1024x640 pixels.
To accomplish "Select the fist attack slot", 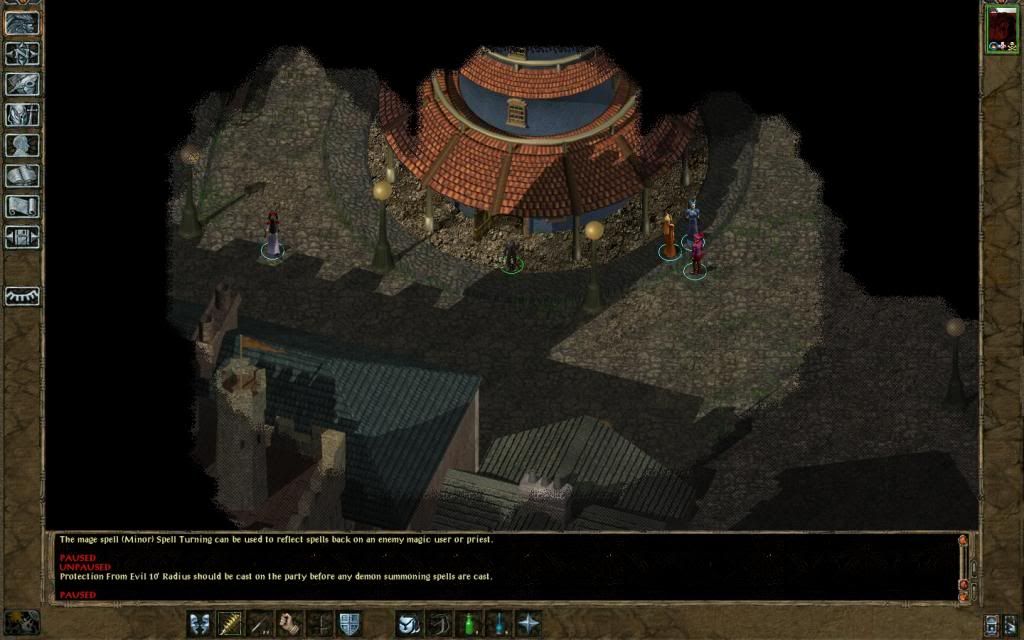I will 290,623.
